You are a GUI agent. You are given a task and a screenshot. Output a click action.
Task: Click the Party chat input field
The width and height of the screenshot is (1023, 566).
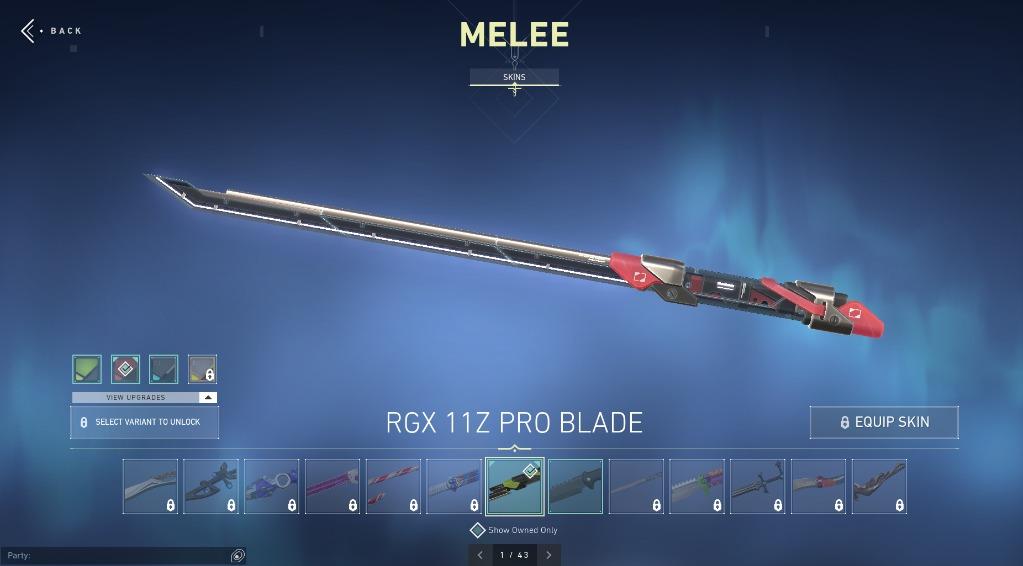(x=115, y=555)
